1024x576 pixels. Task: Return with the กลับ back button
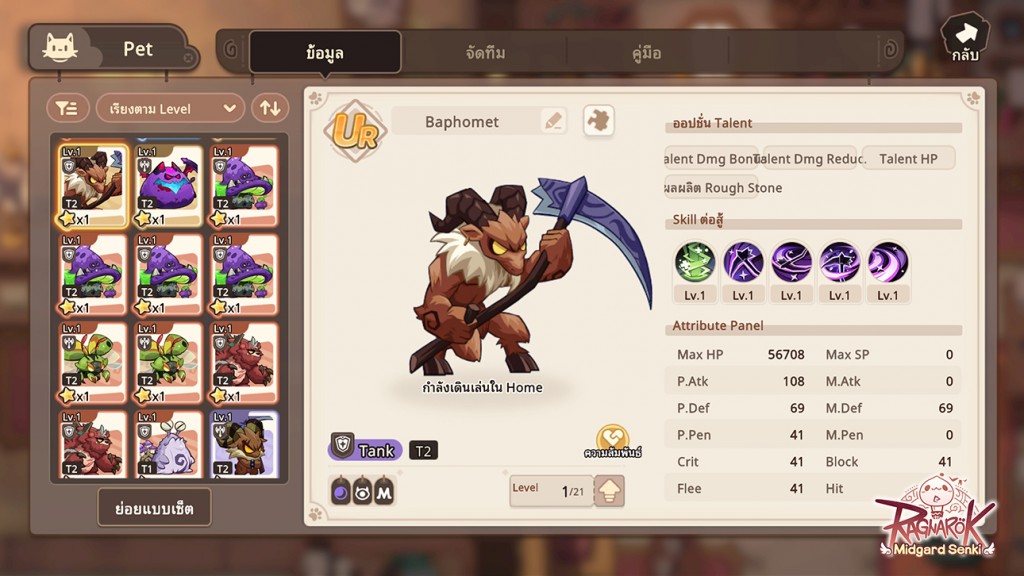(964, 40)
